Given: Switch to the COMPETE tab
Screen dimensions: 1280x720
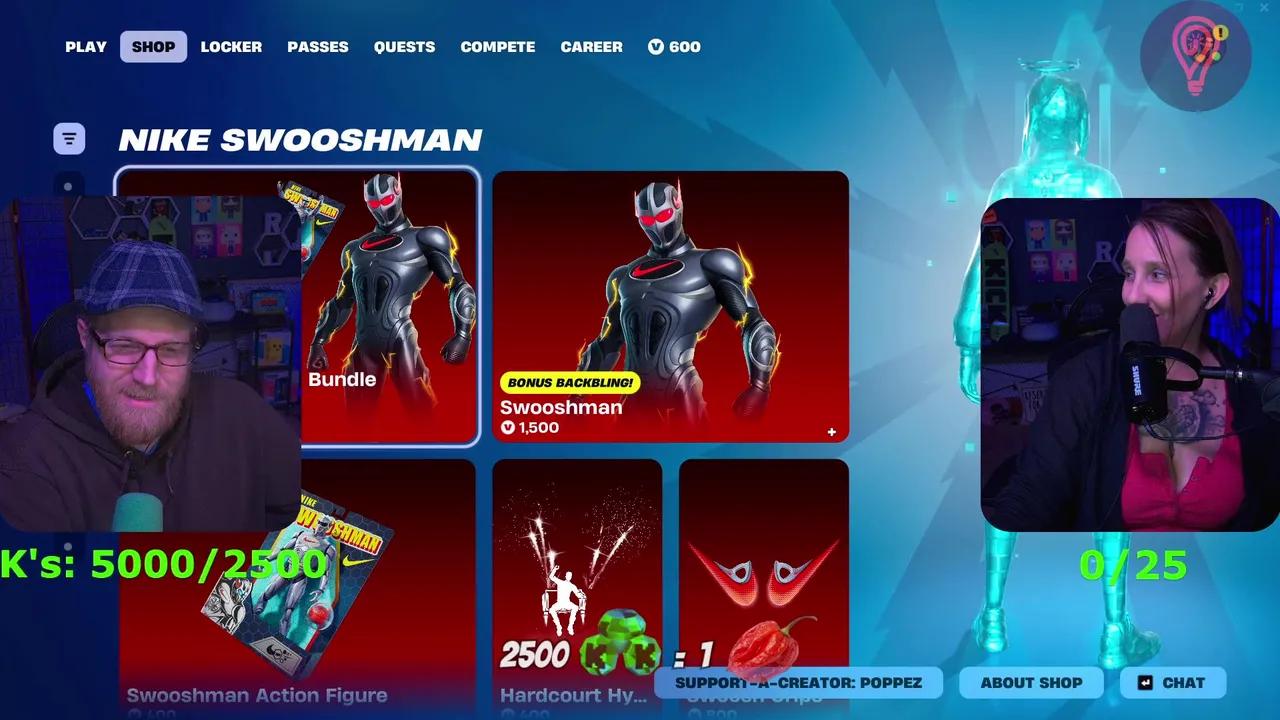Looking at the screenshot, I should (x=497, y=46).
